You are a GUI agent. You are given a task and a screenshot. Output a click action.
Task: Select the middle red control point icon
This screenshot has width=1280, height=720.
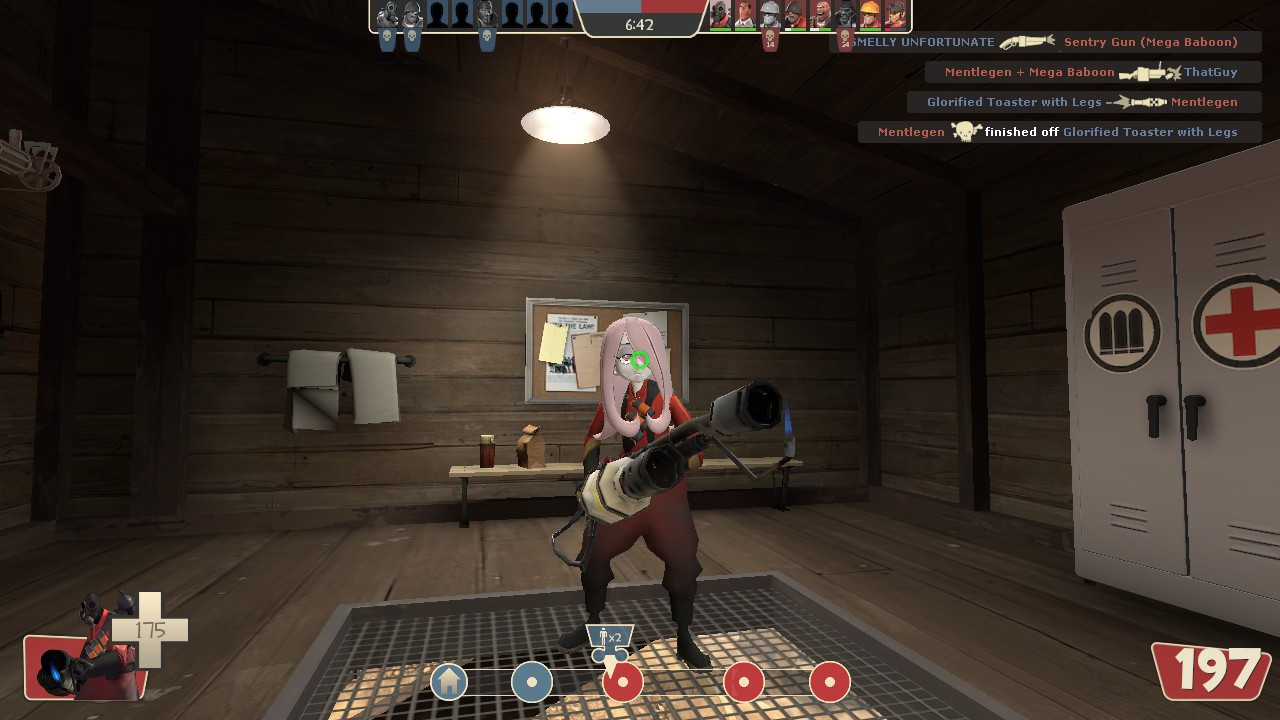pyautogui.click(x=743, y=682)
